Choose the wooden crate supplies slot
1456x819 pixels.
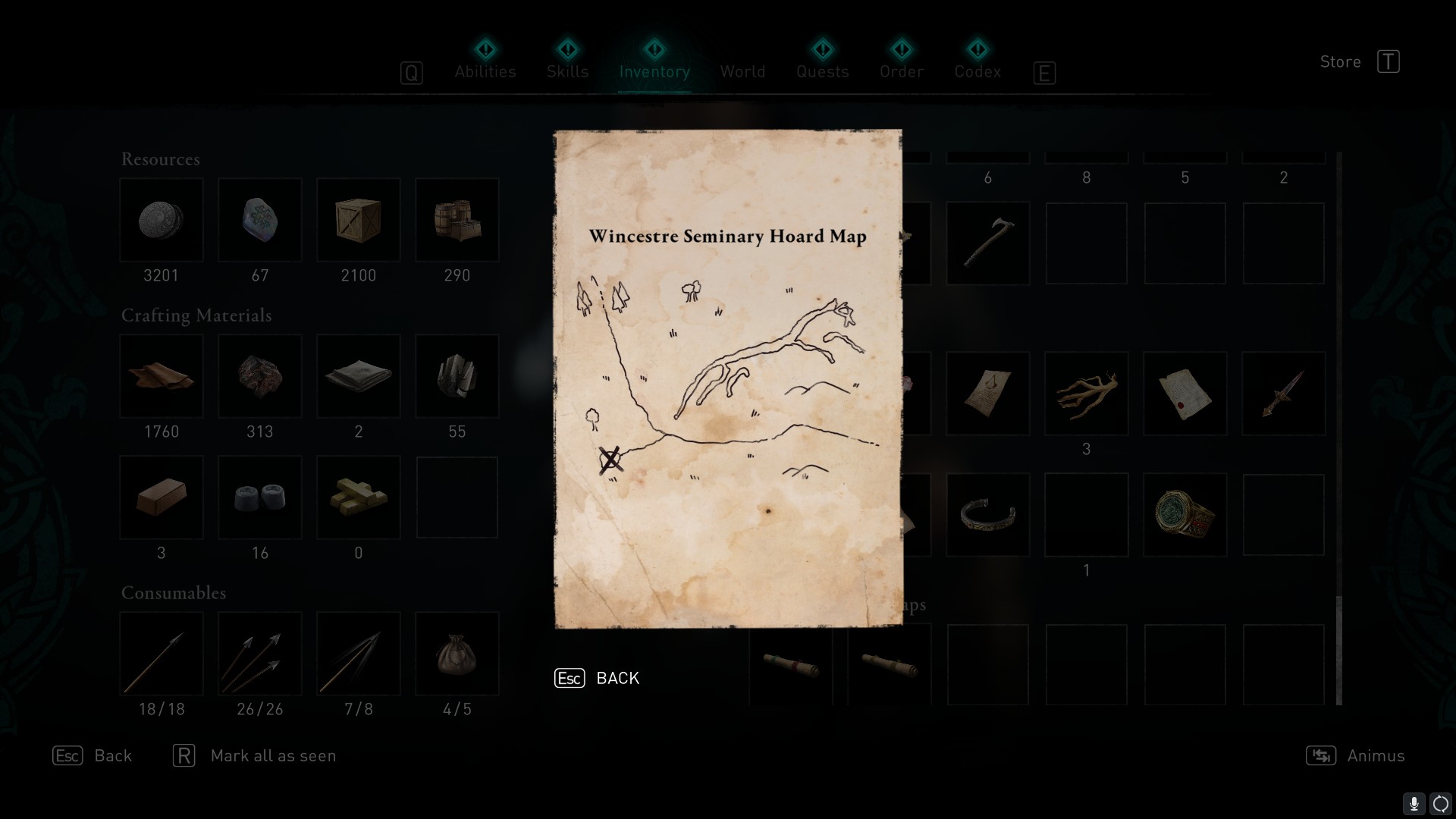[x=359, y=220]
